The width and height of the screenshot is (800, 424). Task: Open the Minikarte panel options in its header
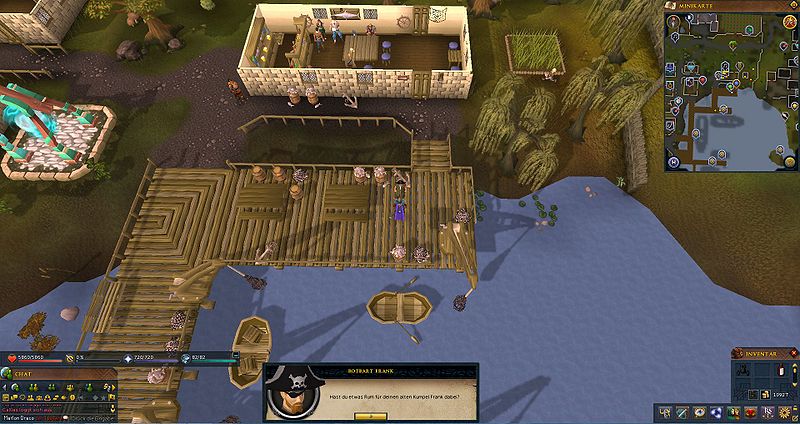[x=793, y=6]
